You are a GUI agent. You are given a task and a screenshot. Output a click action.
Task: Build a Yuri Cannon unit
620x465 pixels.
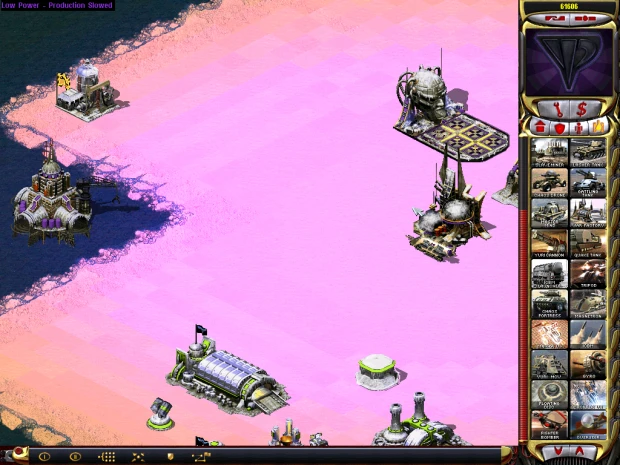[x=549, y=241]
